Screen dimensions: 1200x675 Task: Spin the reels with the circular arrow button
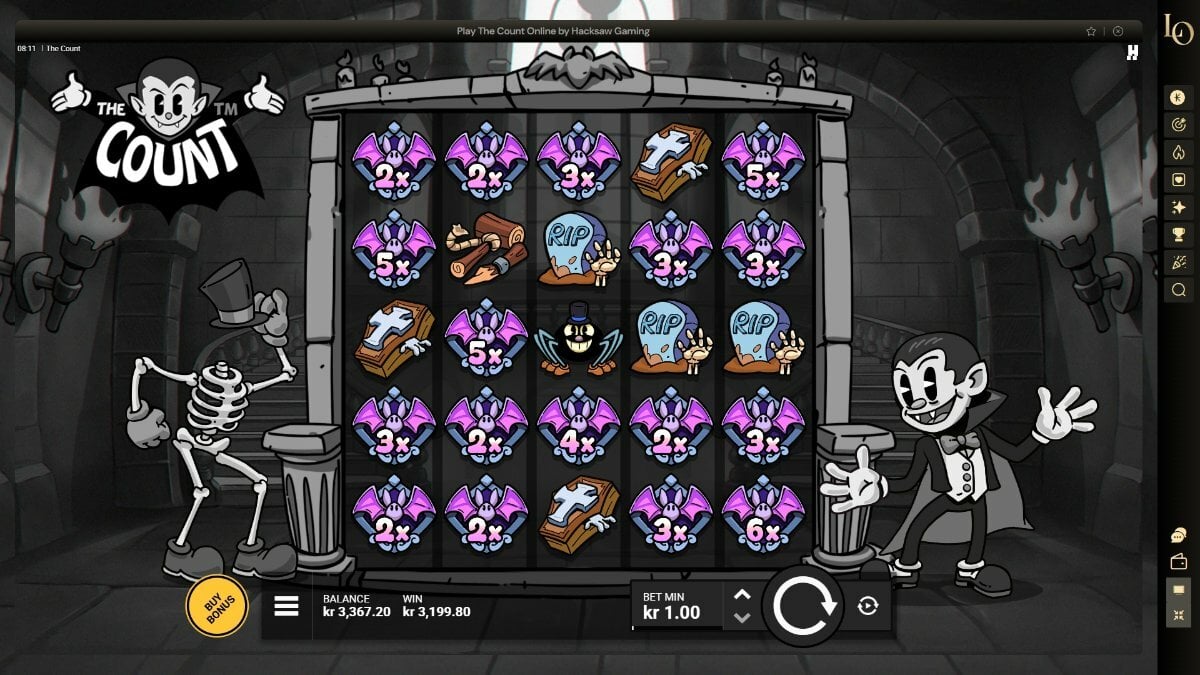tap(802, 605)
